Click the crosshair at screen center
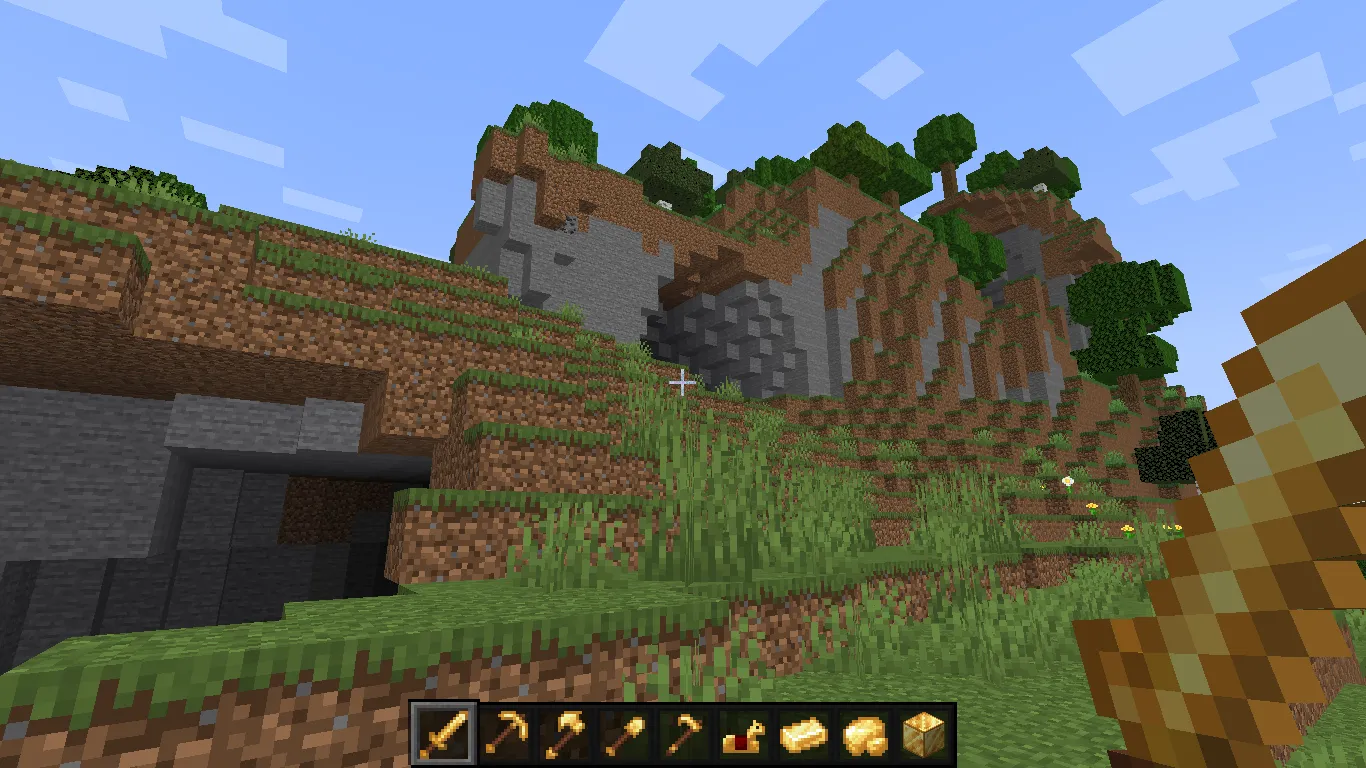 [683, 383]
